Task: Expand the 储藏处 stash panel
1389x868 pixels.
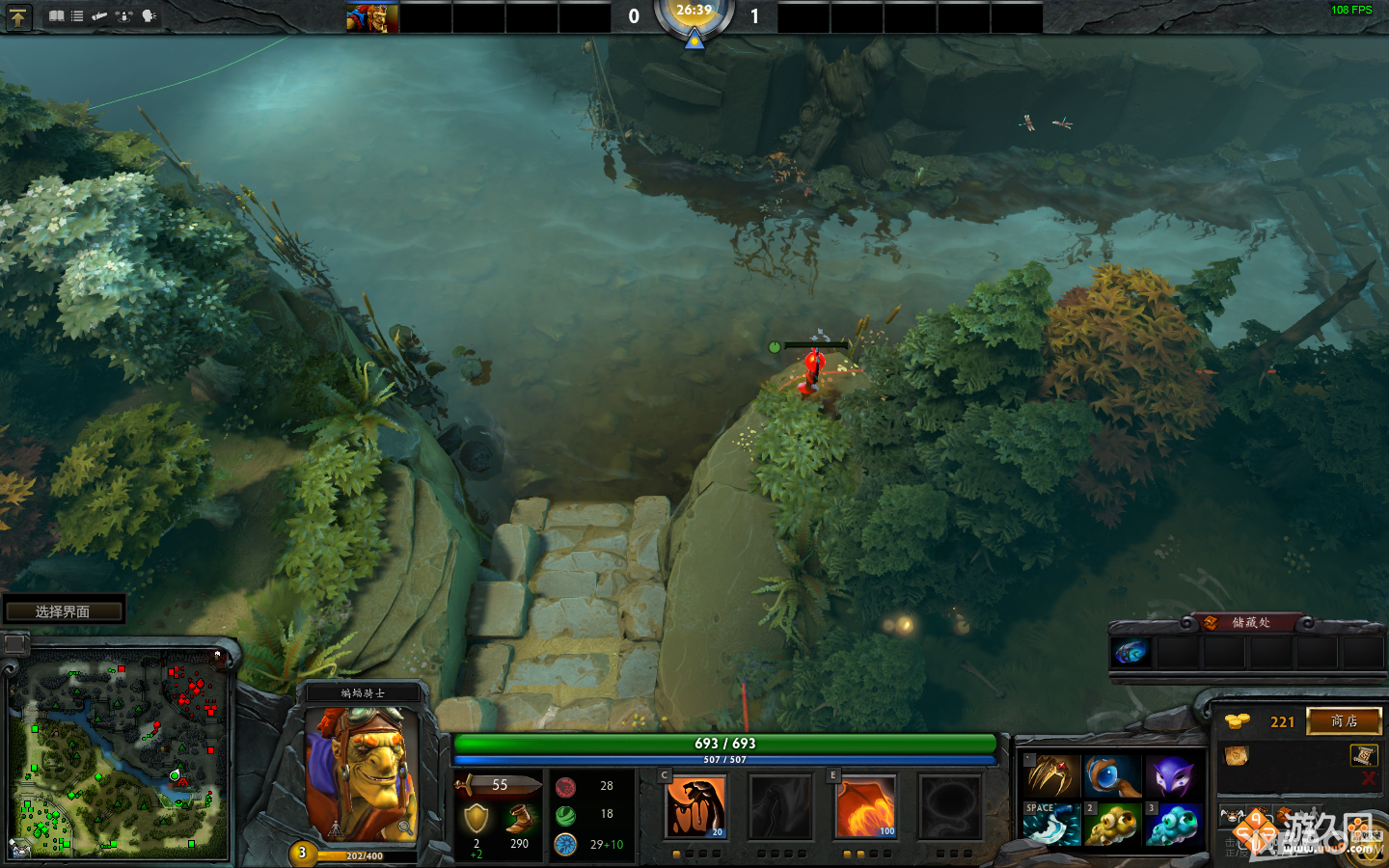Action: tap(1253, 621)
